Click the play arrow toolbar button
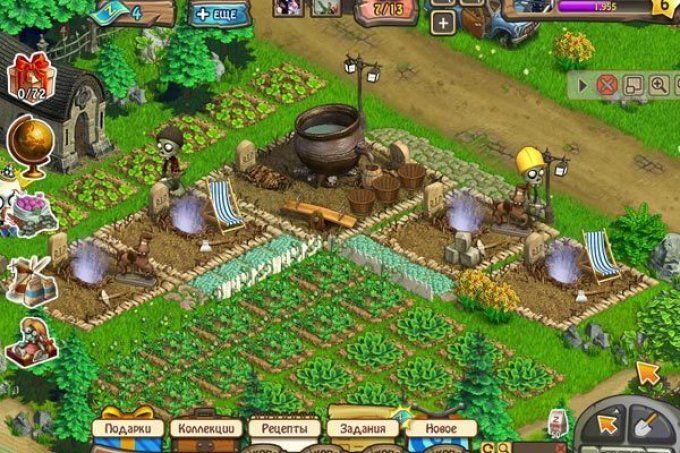The height and width of the screenshot is (453, 680). coord(583,85)
